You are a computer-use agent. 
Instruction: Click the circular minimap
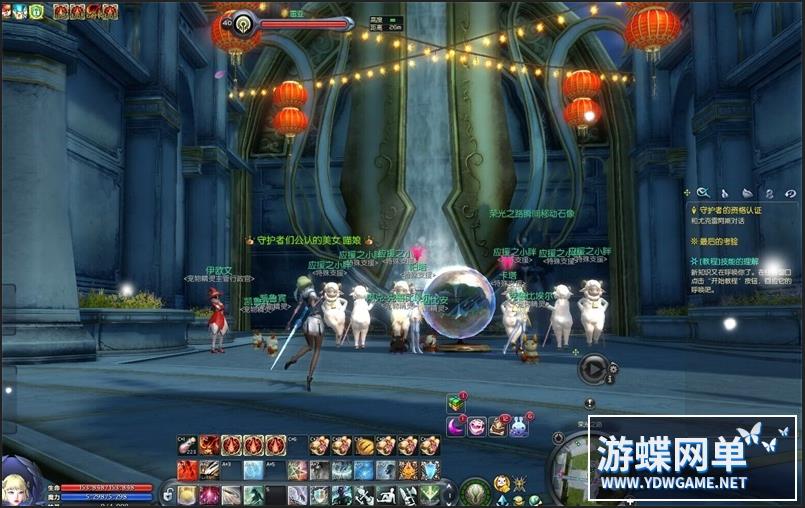[x=577, y=470]
